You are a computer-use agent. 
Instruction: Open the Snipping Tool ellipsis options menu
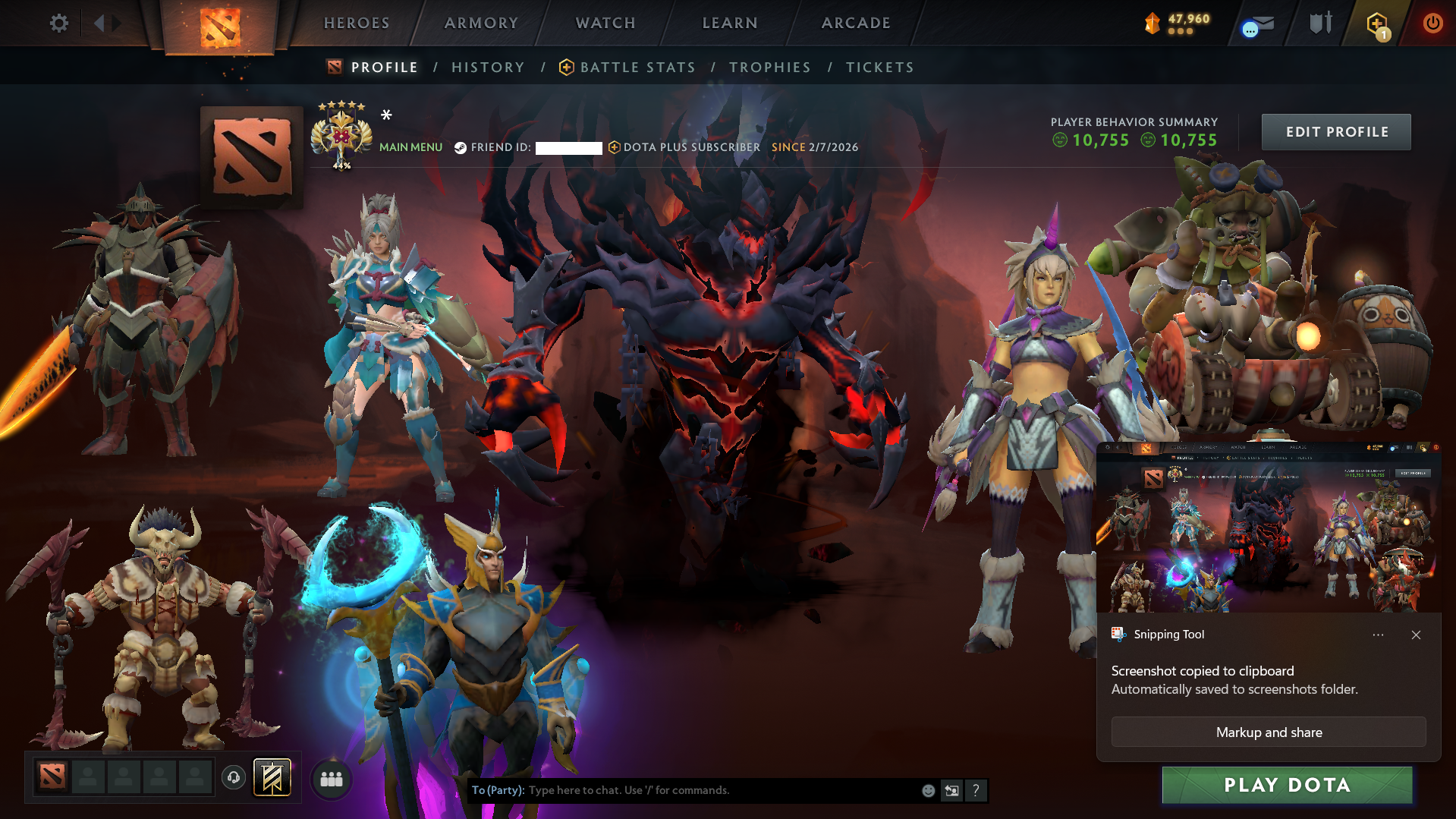click(x=1378, y=635)
